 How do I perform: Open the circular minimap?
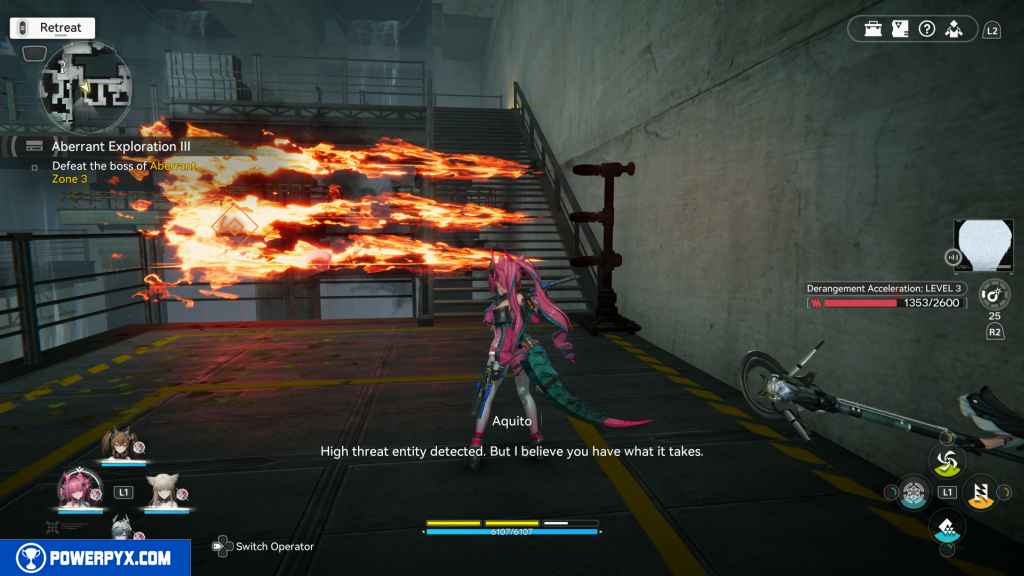pos(85,88)
